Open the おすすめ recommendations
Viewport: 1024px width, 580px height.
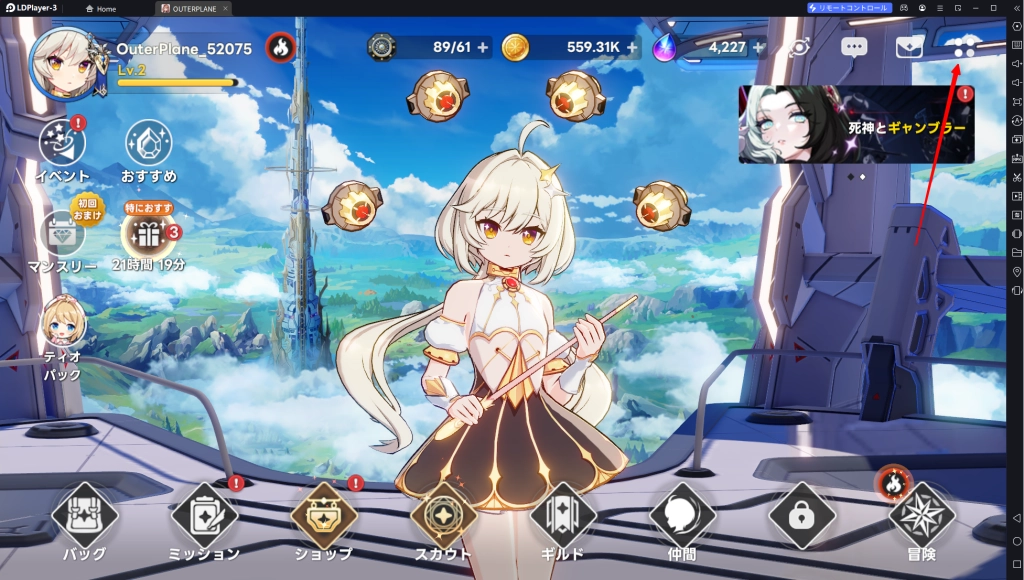click(x=148, y=144)
